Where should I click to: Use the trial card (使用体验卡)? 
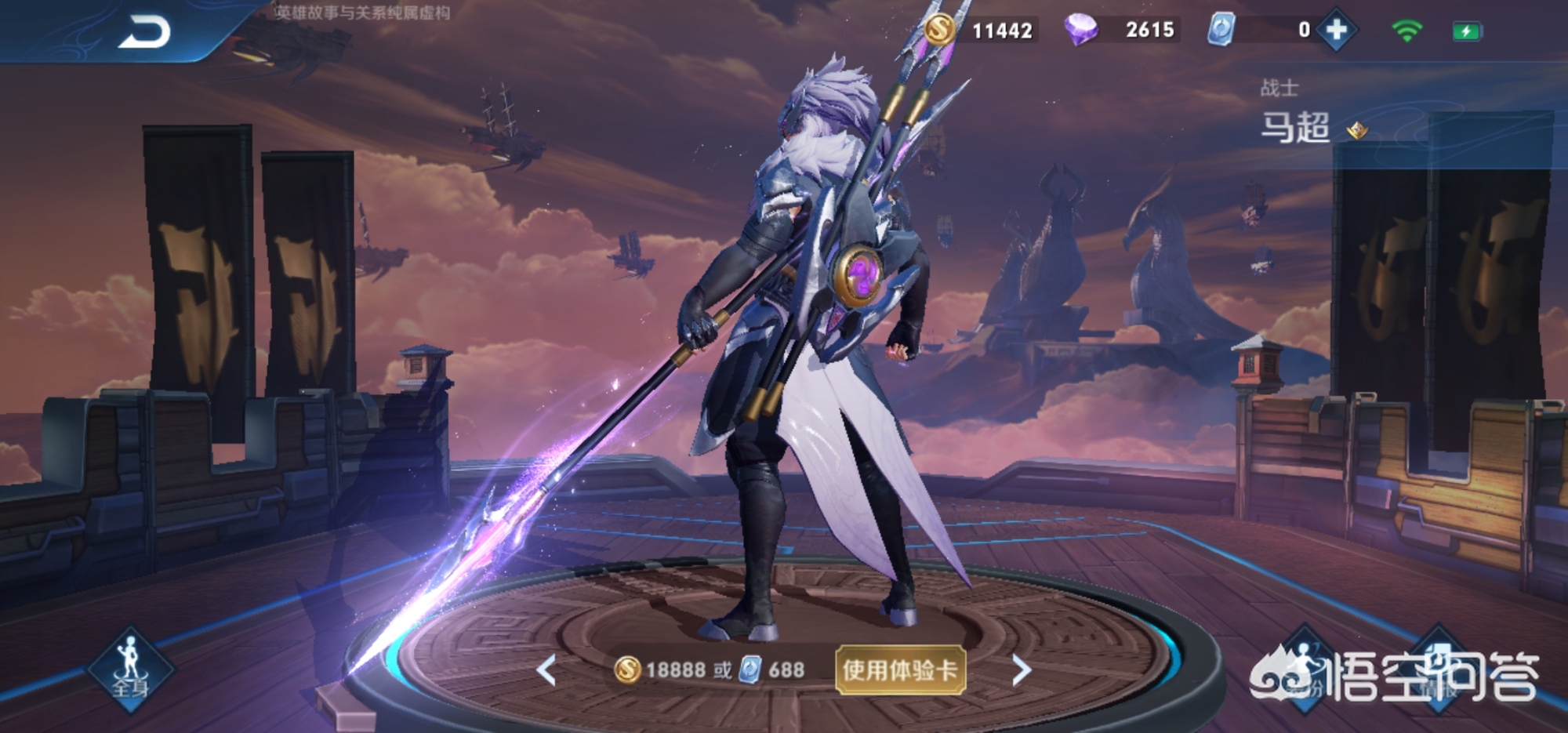[900, 670]
